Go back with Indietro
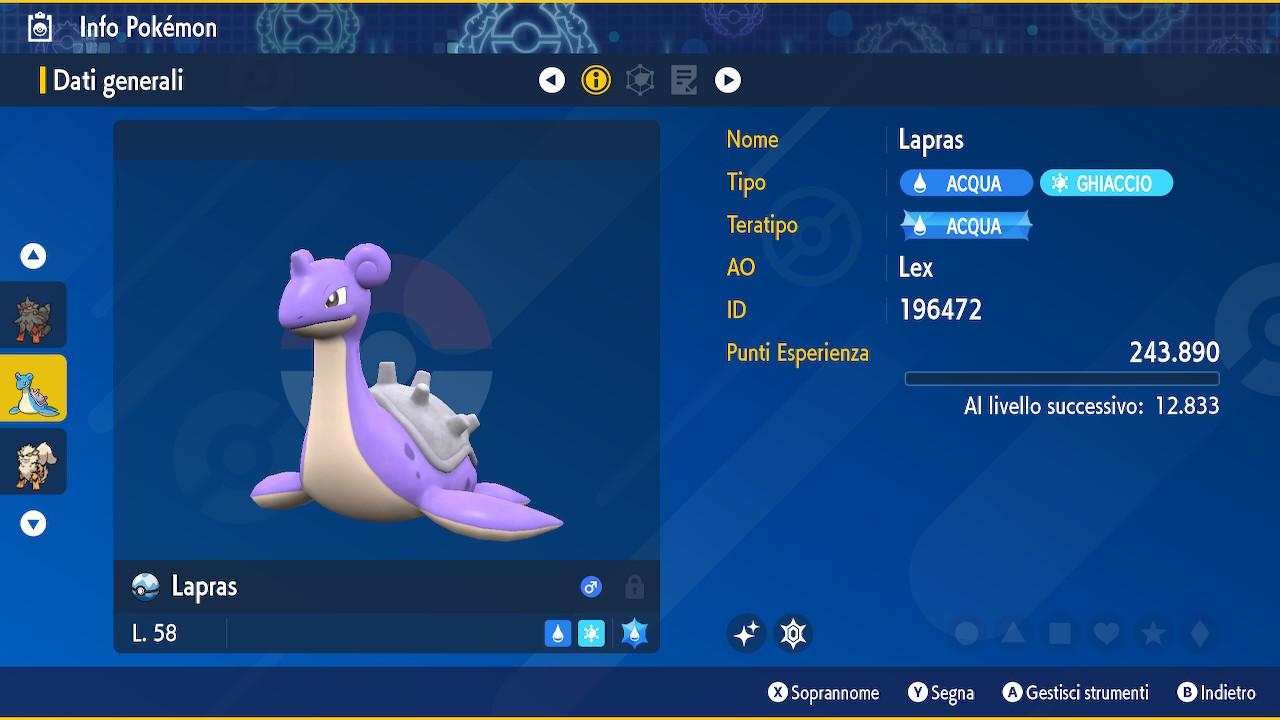 pyautogui.click(x=1216, y=693)
